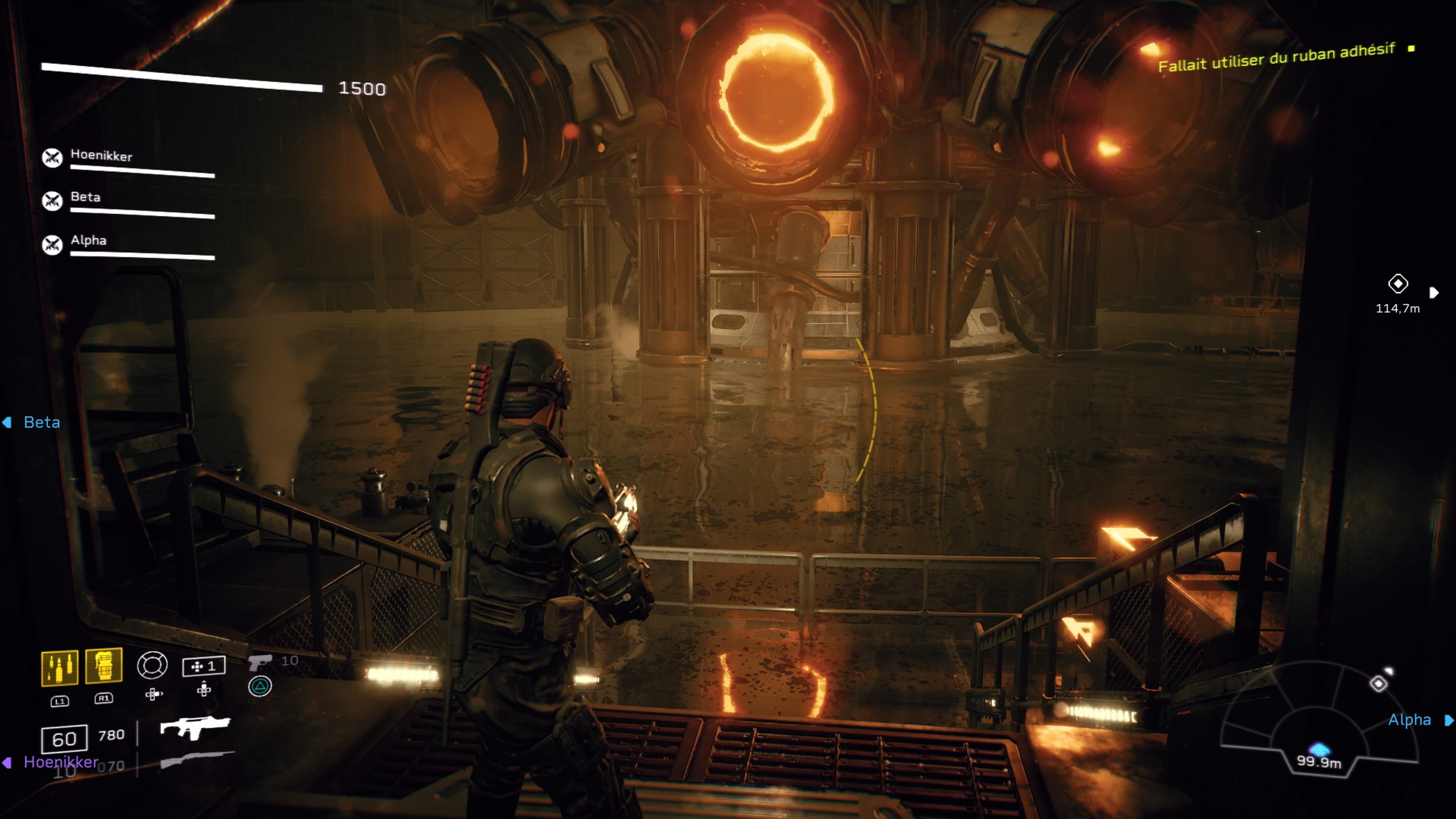This screenshot has height=819, width=1456.
Task: Trigger the yellow grenade ability icon
Action: 104,665
